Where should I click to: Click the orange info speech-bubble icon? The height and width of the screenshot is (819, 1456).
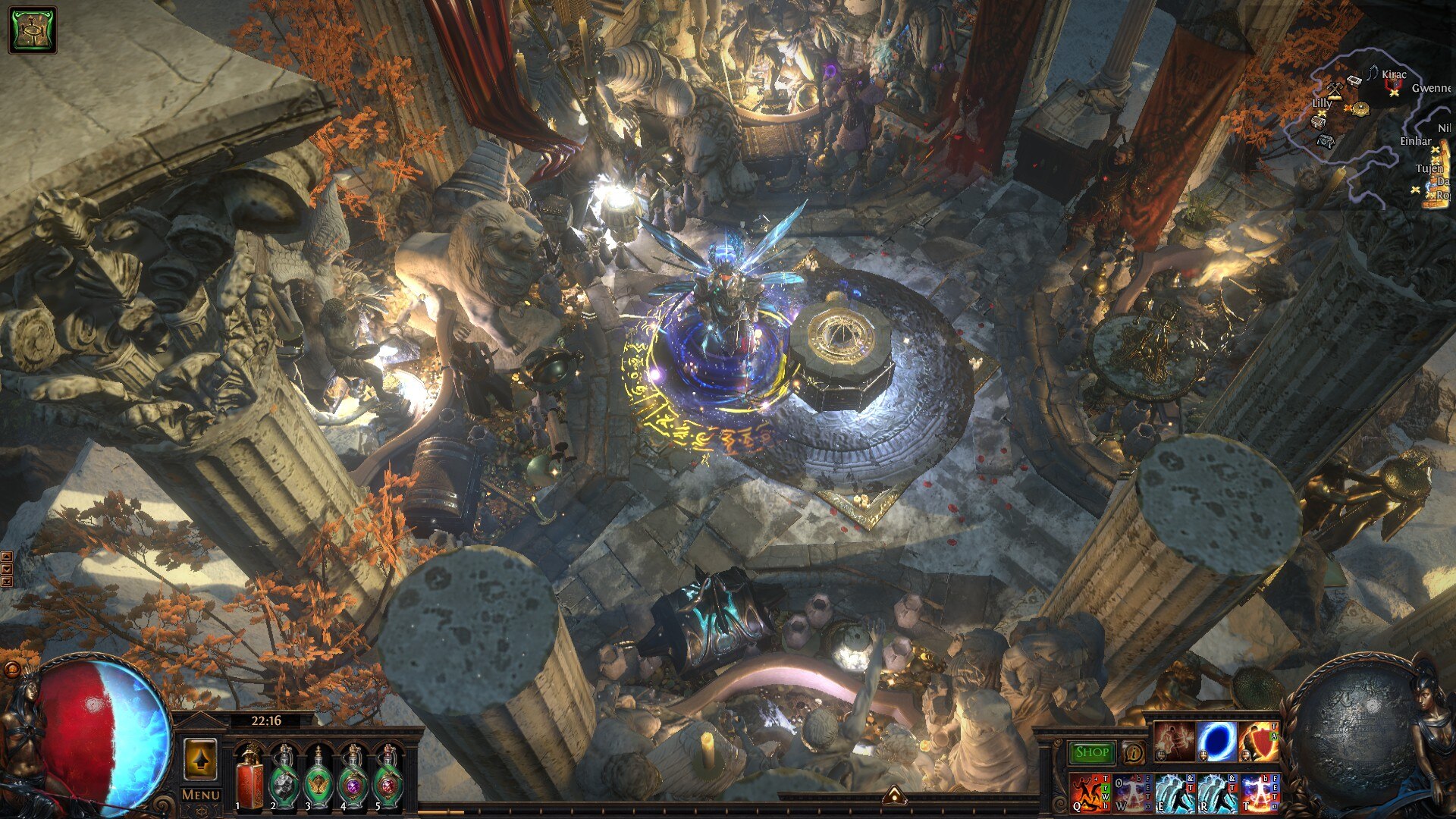coord(1134,752)
